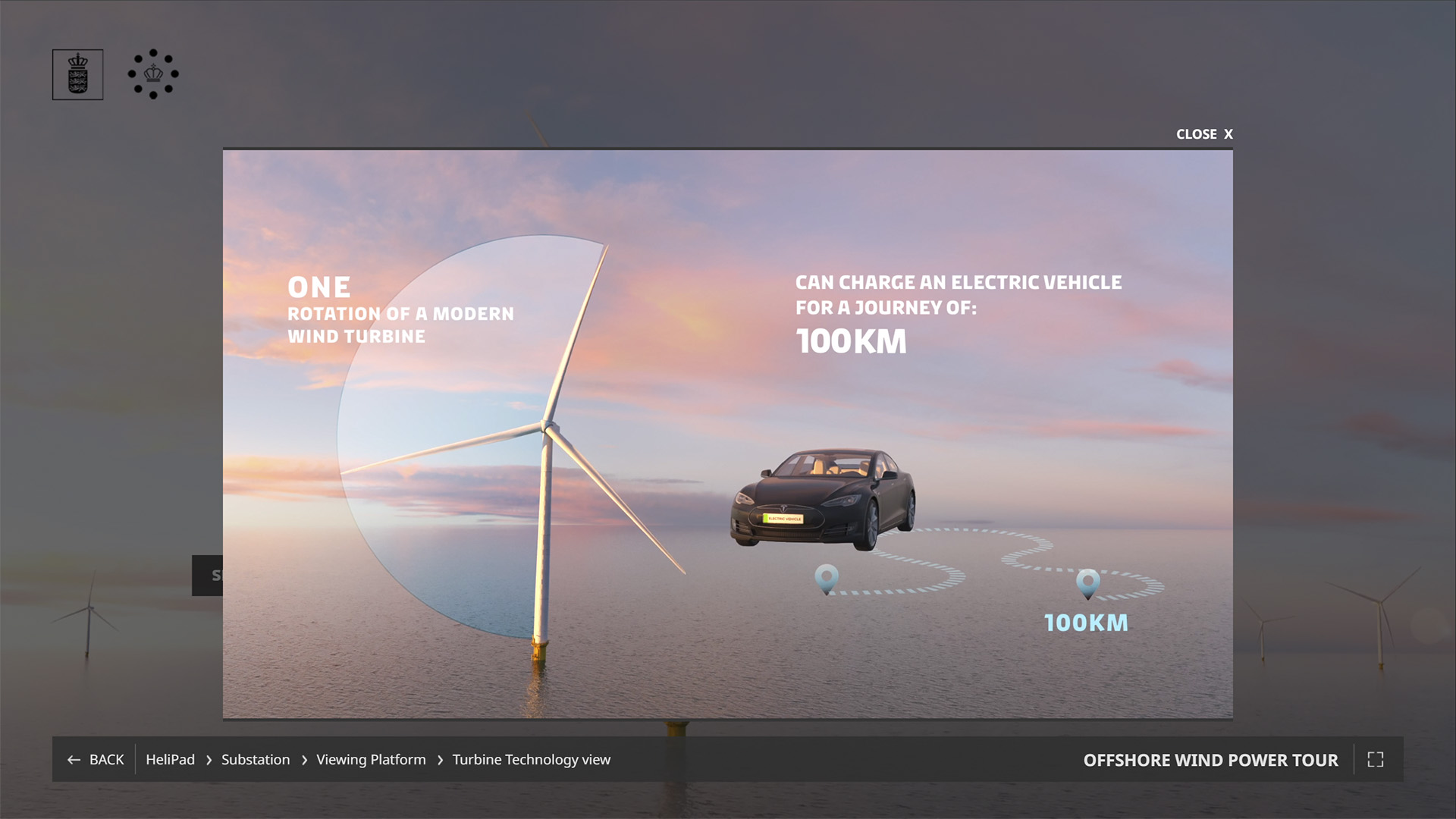Viewport: 1456px width, 819px height.
Task: Navigate to the Substation stop
Action: 256,759
